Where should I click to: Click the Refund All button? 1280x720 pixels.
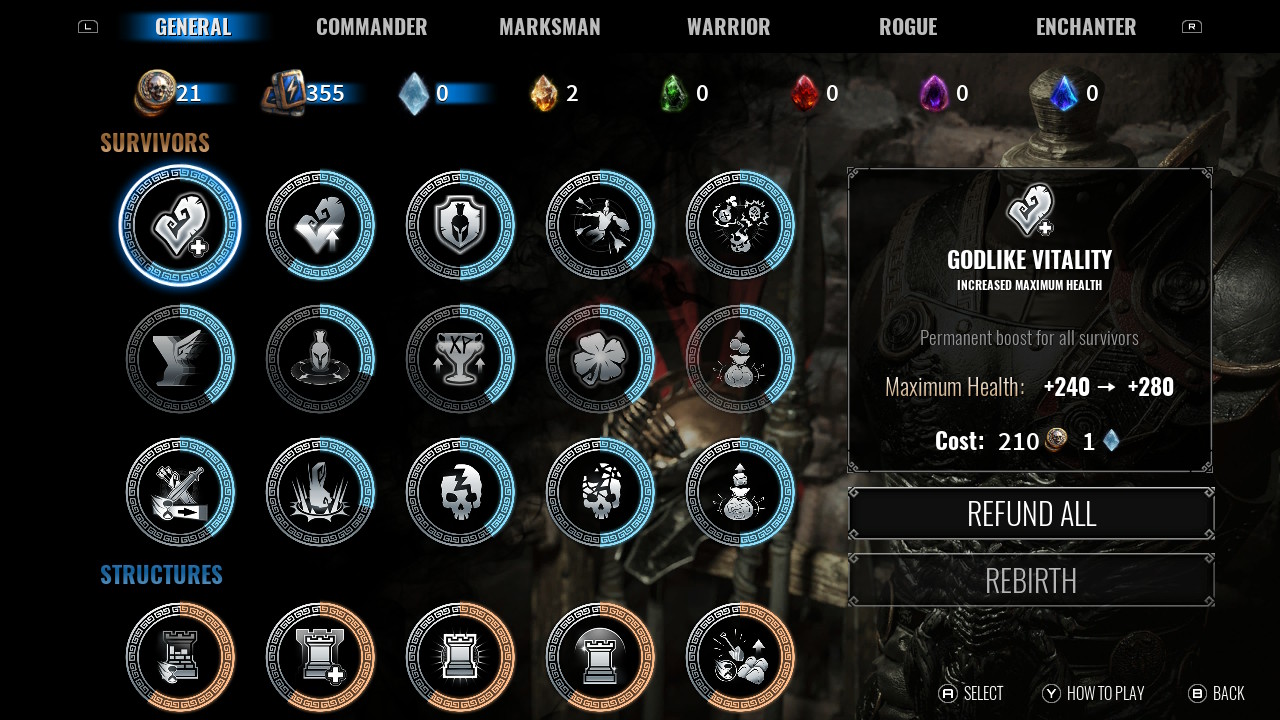point(1031,514)
